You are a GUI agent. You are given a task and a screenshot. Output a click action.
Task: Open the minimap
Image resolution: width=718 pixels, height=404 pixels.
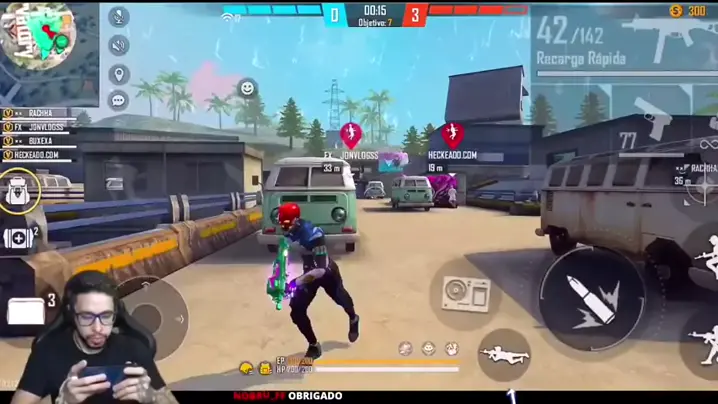(x=38, y=37)
